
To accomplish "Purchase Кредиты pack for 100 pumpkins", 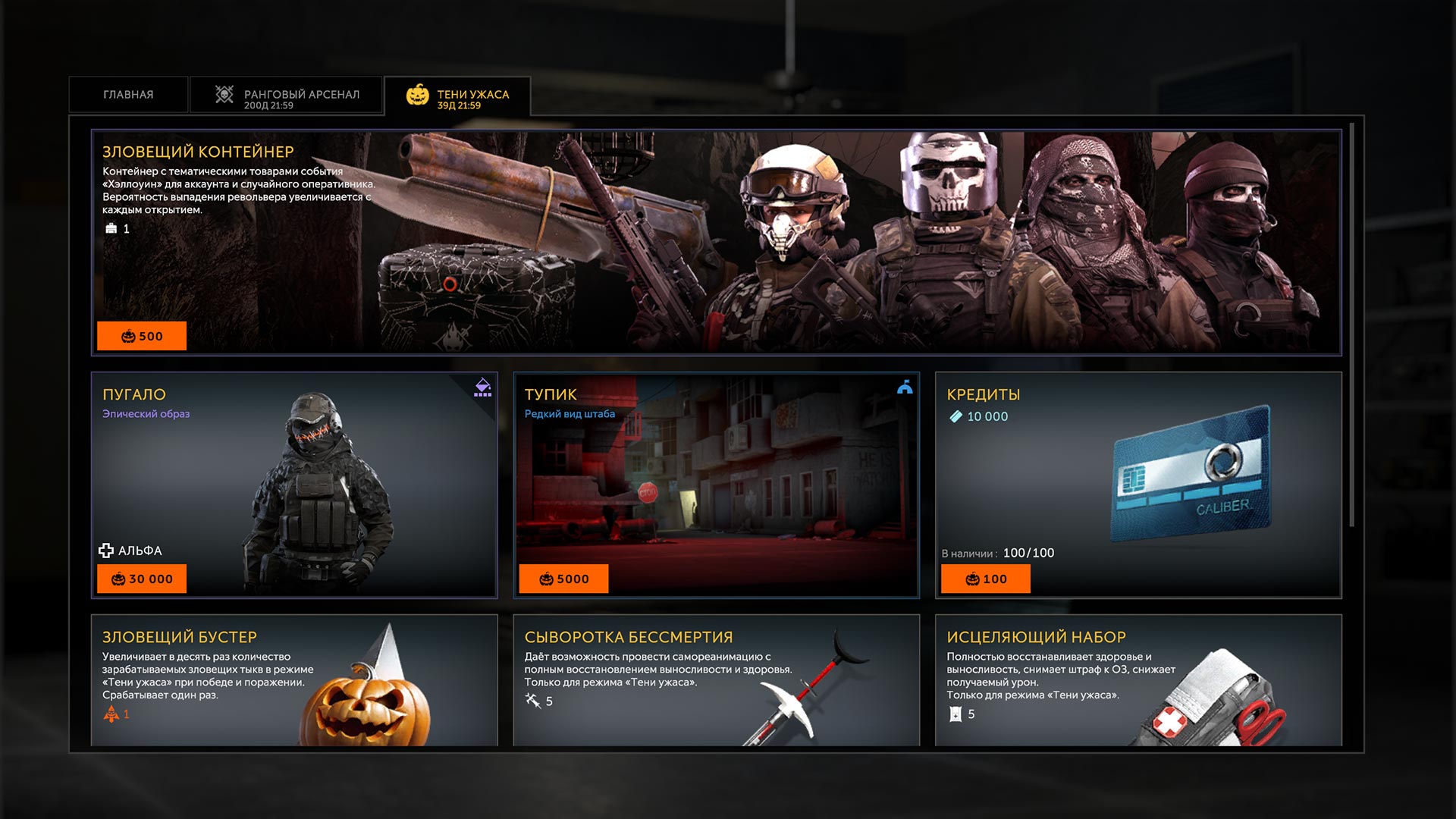I will [x=985, y=579].
